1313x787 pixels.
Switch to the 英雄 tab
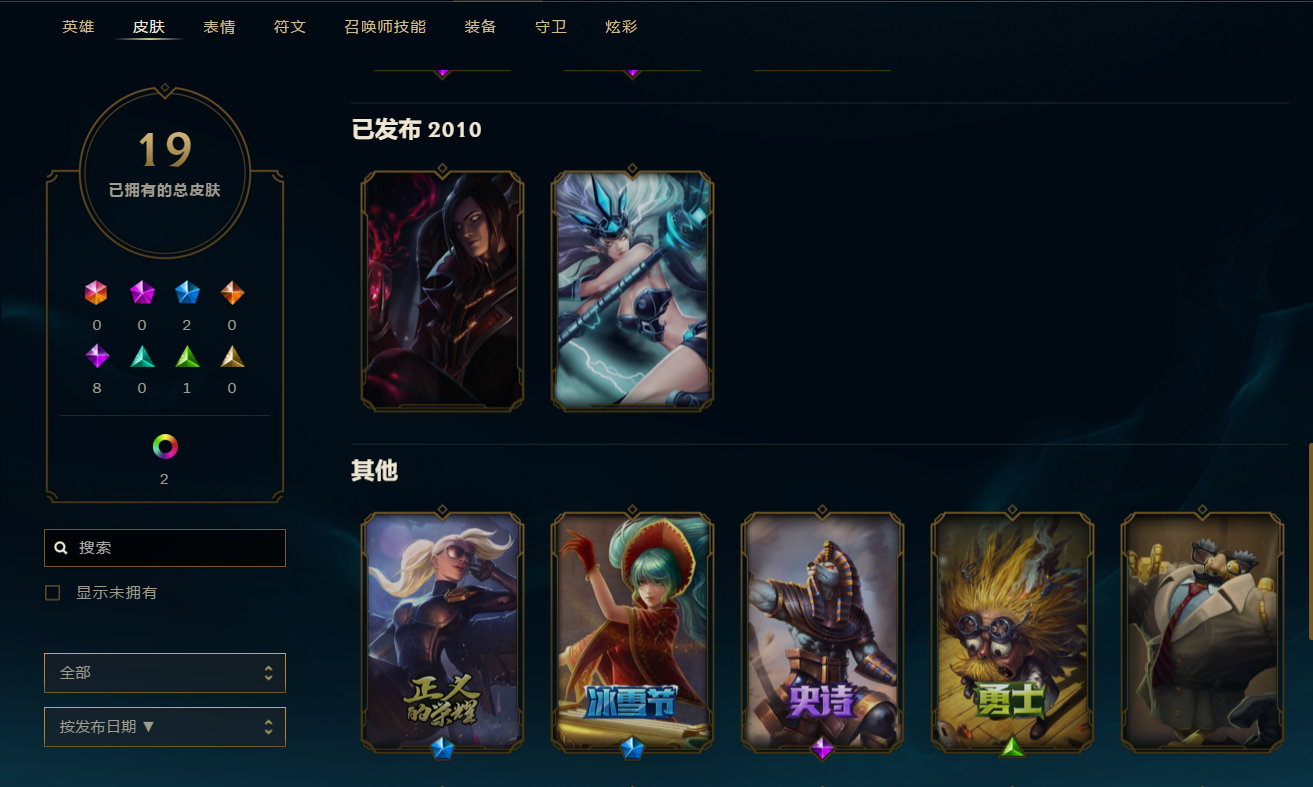click(x=78, y=27)
